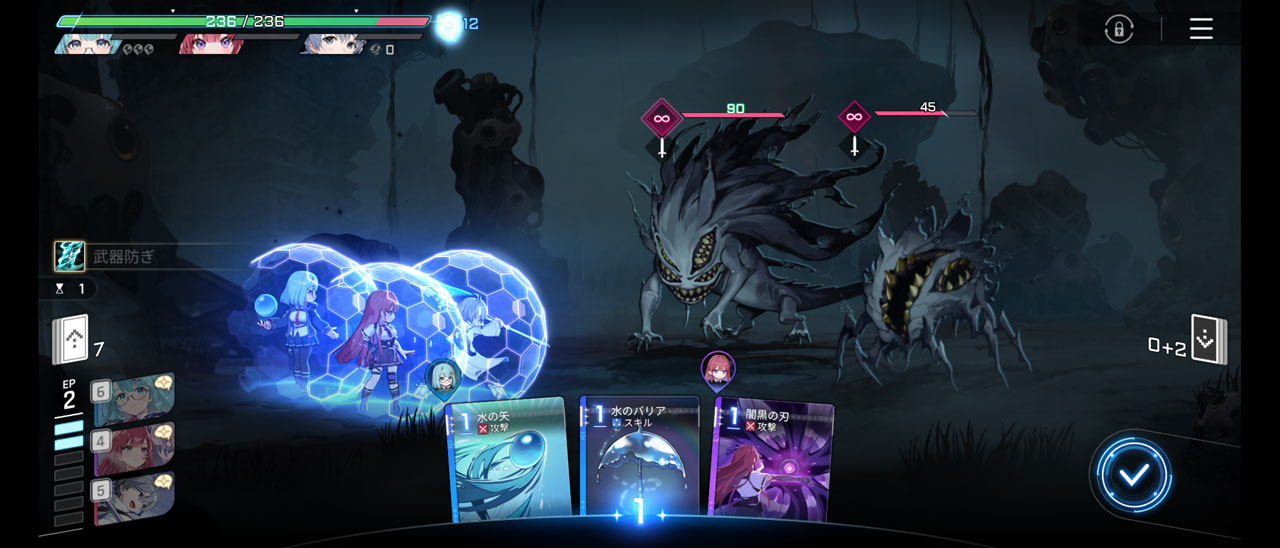Open the draw pile showing 7 cards
The width and height of the screenshot is (1280, 548).
[70, 340]
